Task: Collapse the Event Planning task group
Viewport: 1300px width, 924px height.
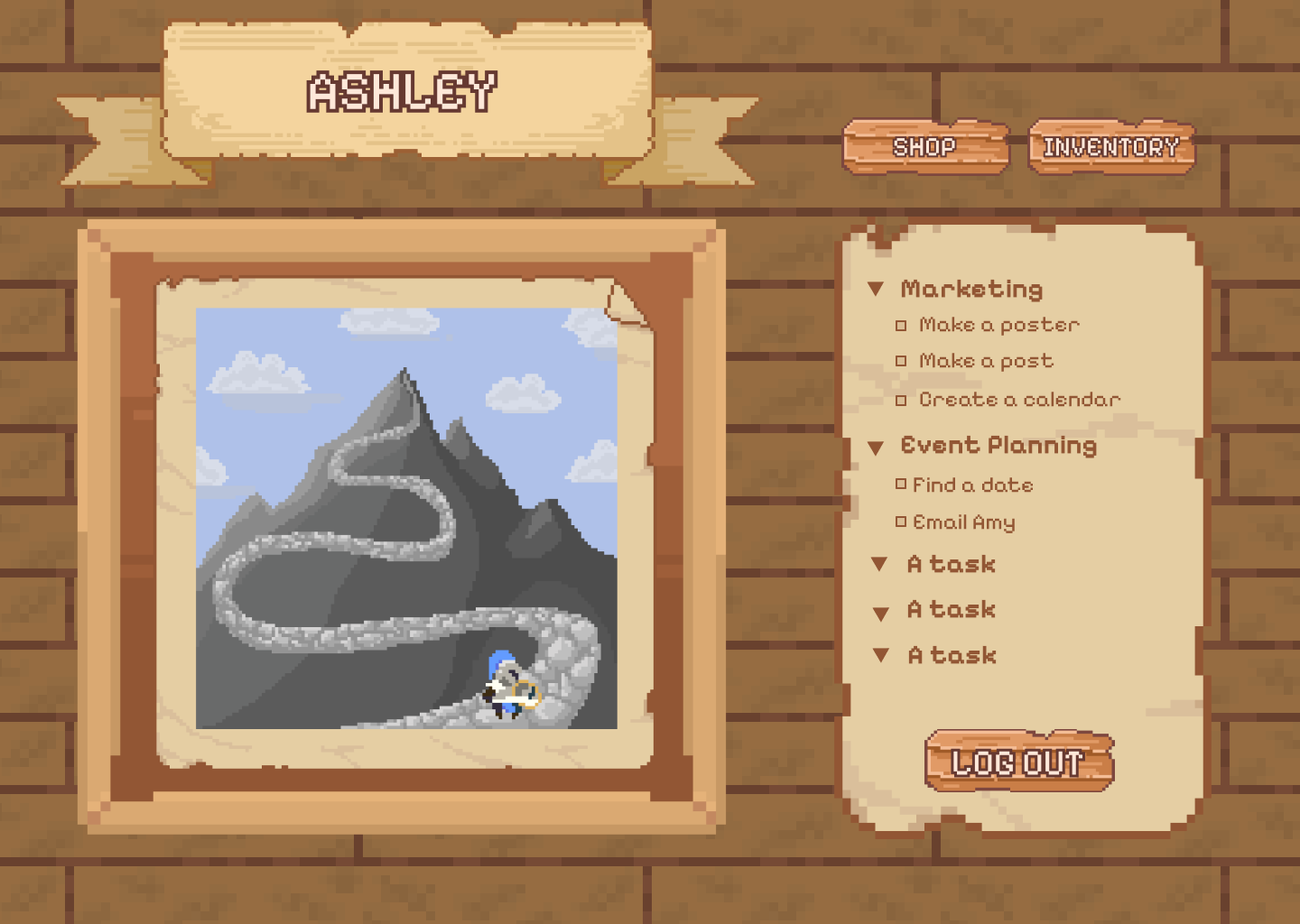Action: (x=875, y=447)
